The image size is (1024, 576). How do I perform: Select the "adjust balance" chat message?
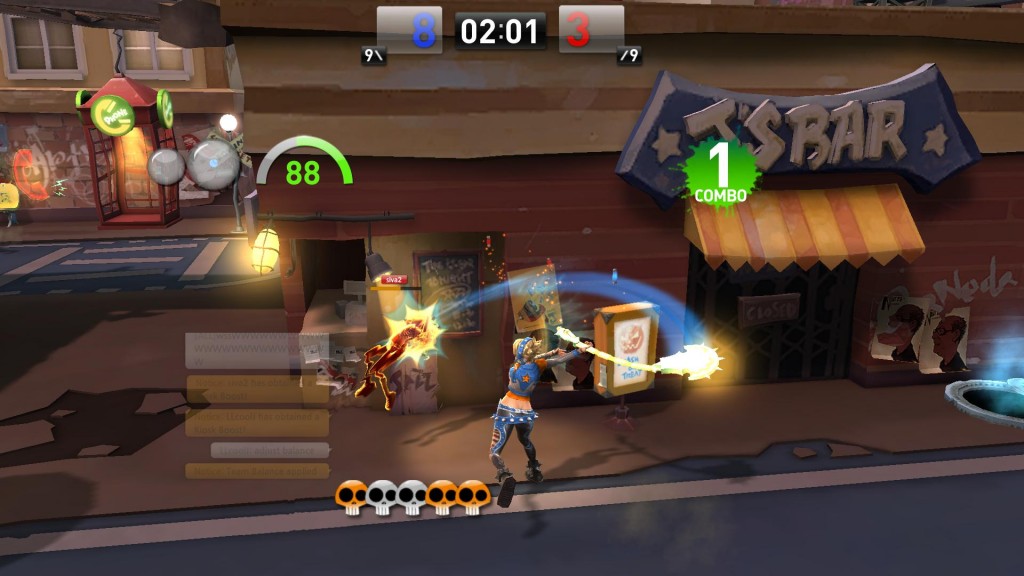pyautogui.click(x=270, y=451)
